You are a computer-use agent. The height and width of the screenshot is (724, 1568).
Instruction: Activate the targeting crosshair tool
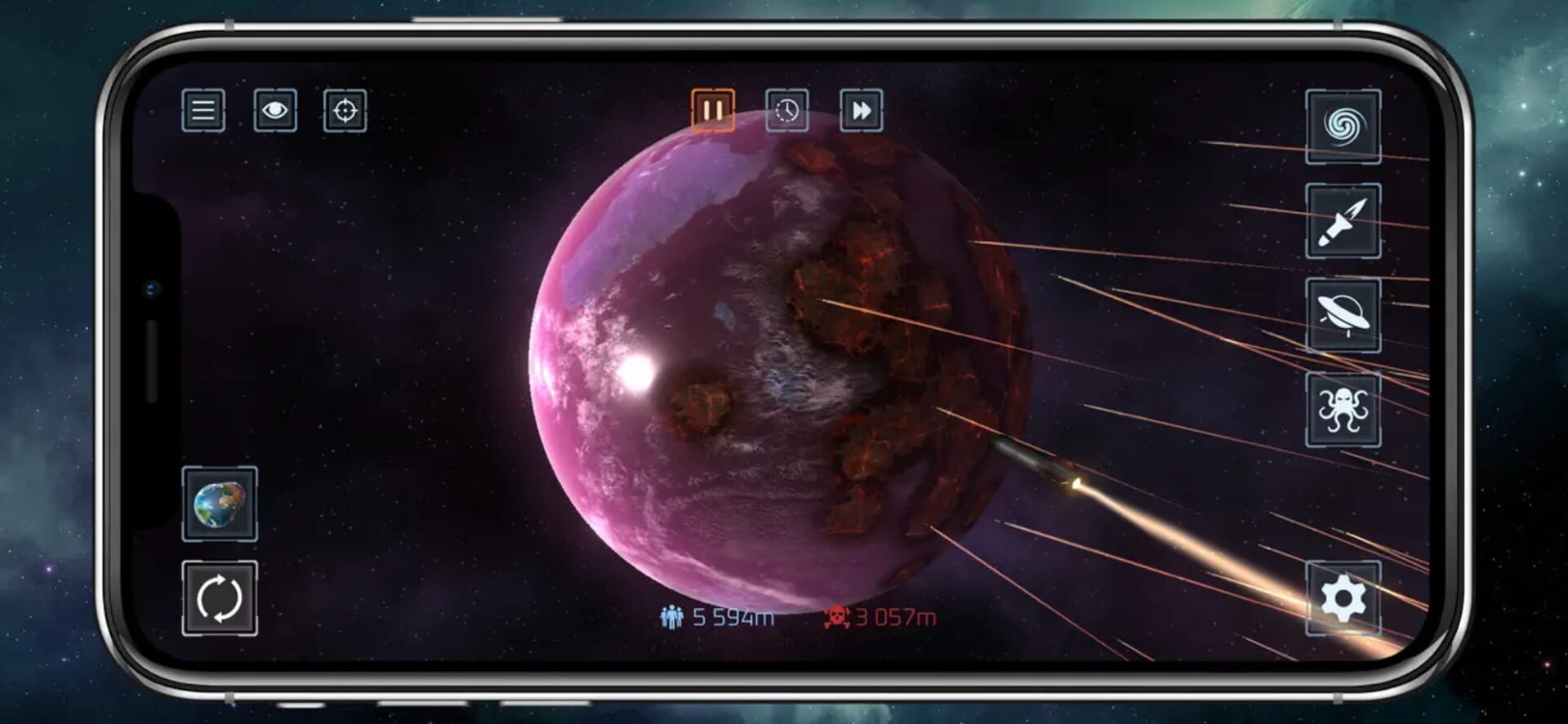click(x=348, y=112)
